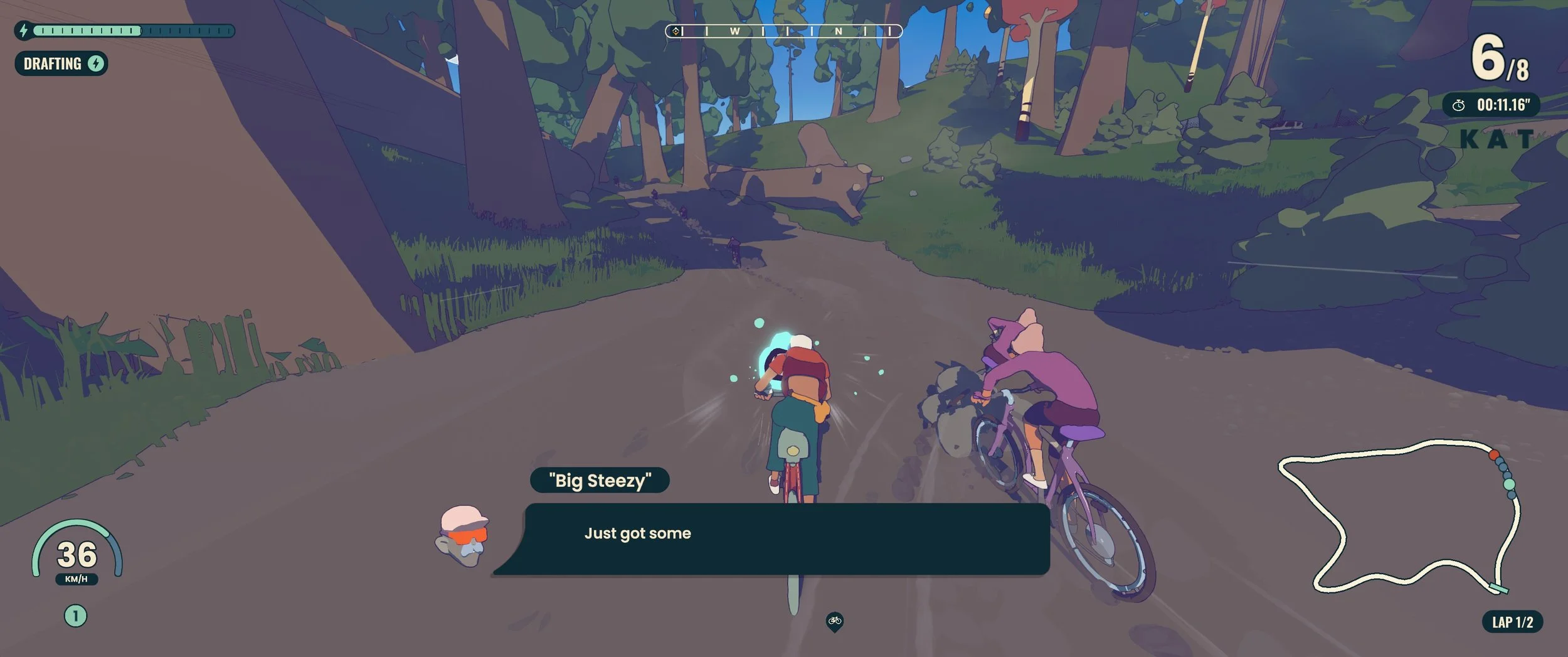Click the DRAFTING status badge

[61, 63]
